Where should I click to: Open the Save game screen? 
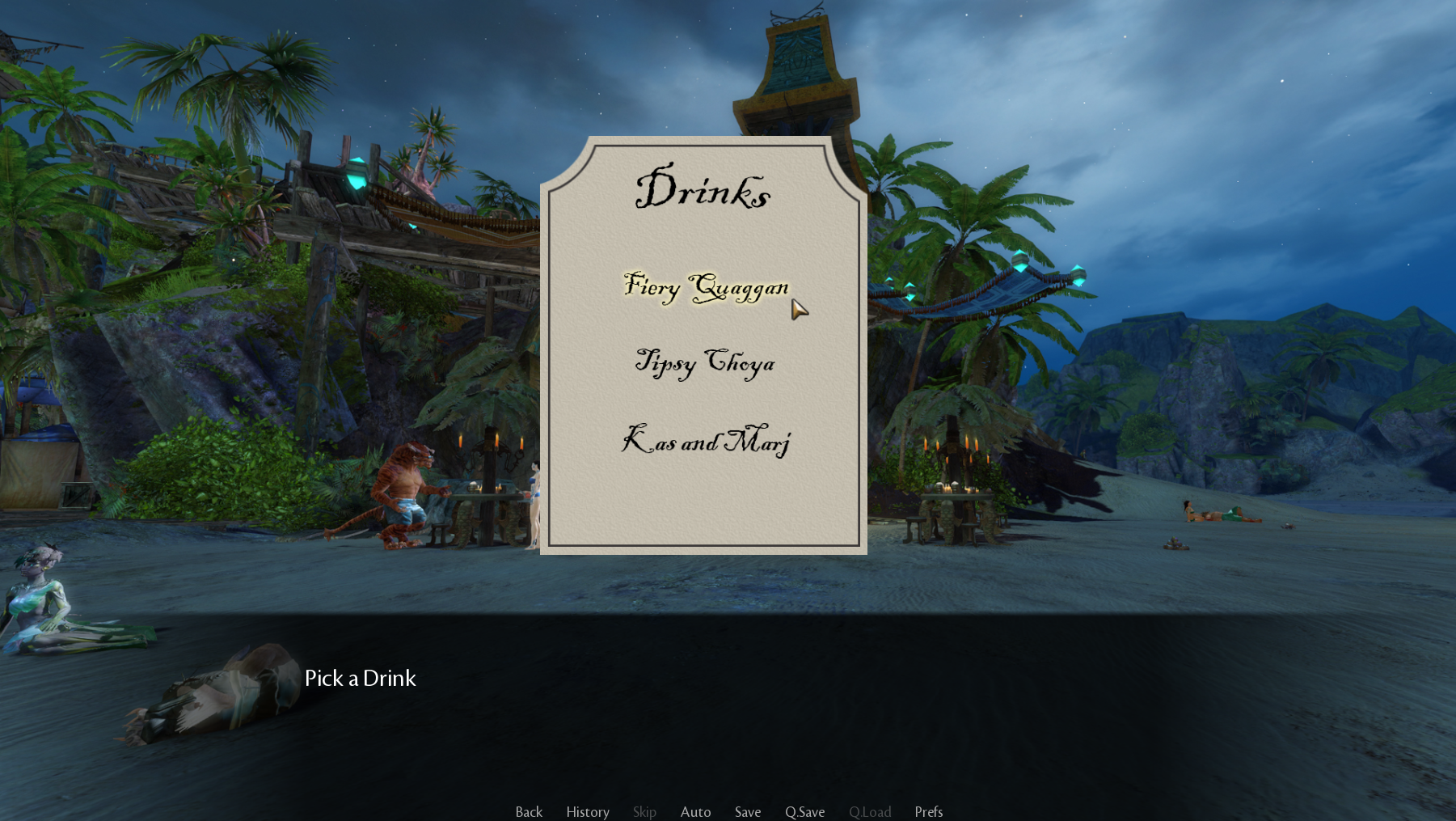point(748,811)
